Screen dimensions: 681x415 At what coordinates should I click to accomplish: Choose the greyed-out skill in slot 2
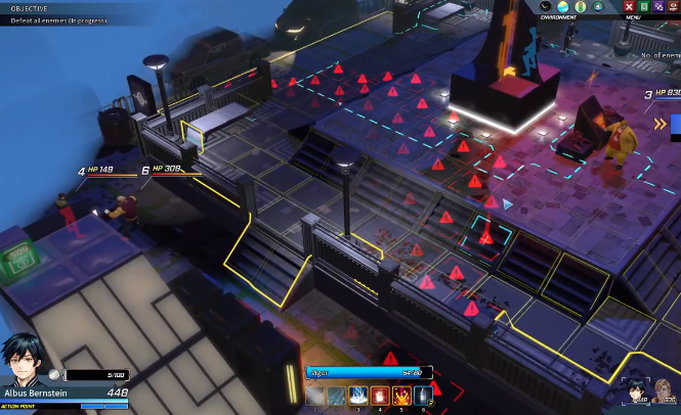point(338,396)
